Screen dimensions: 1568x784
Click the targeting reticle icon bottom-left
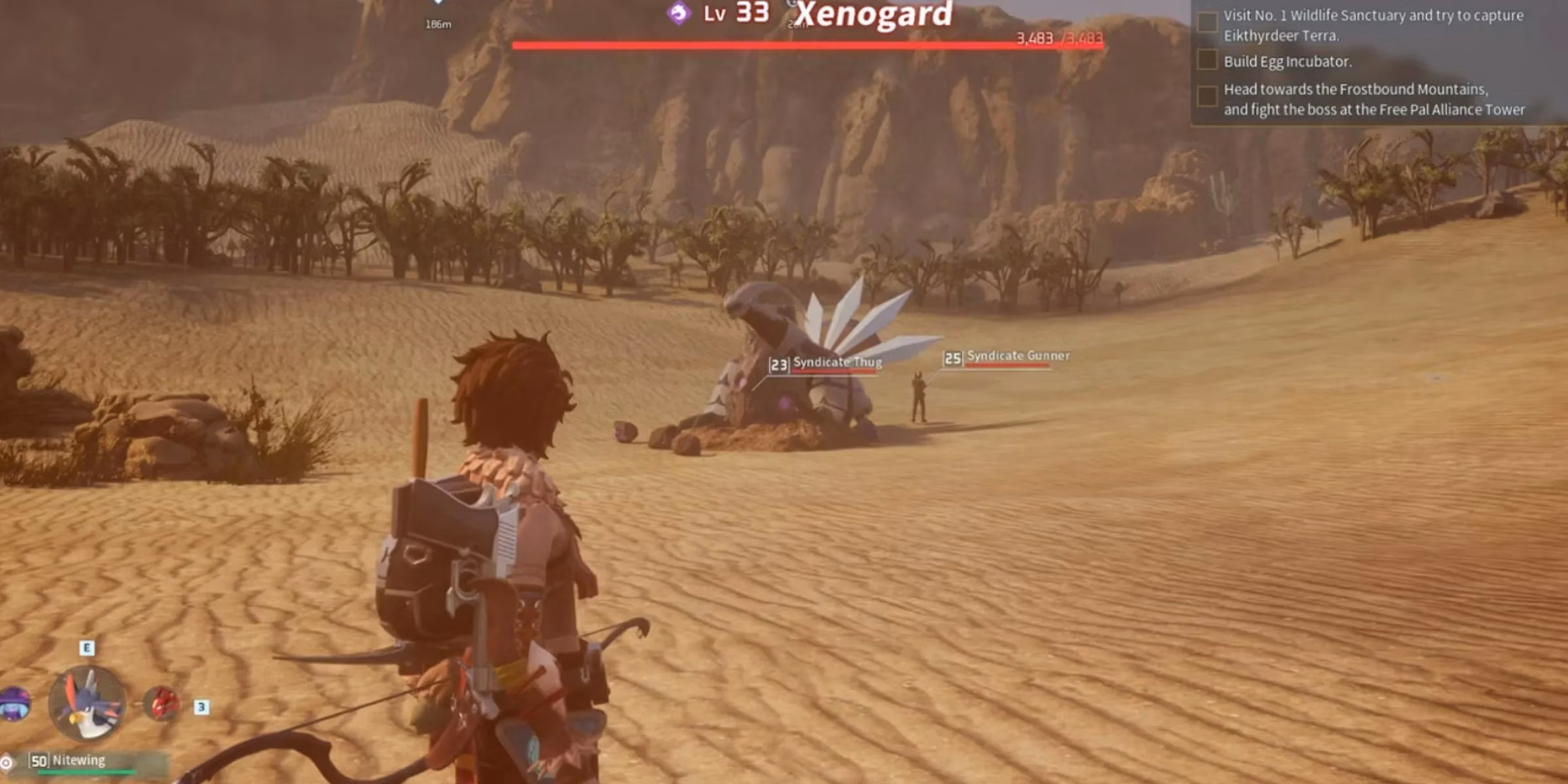point(7,762)
